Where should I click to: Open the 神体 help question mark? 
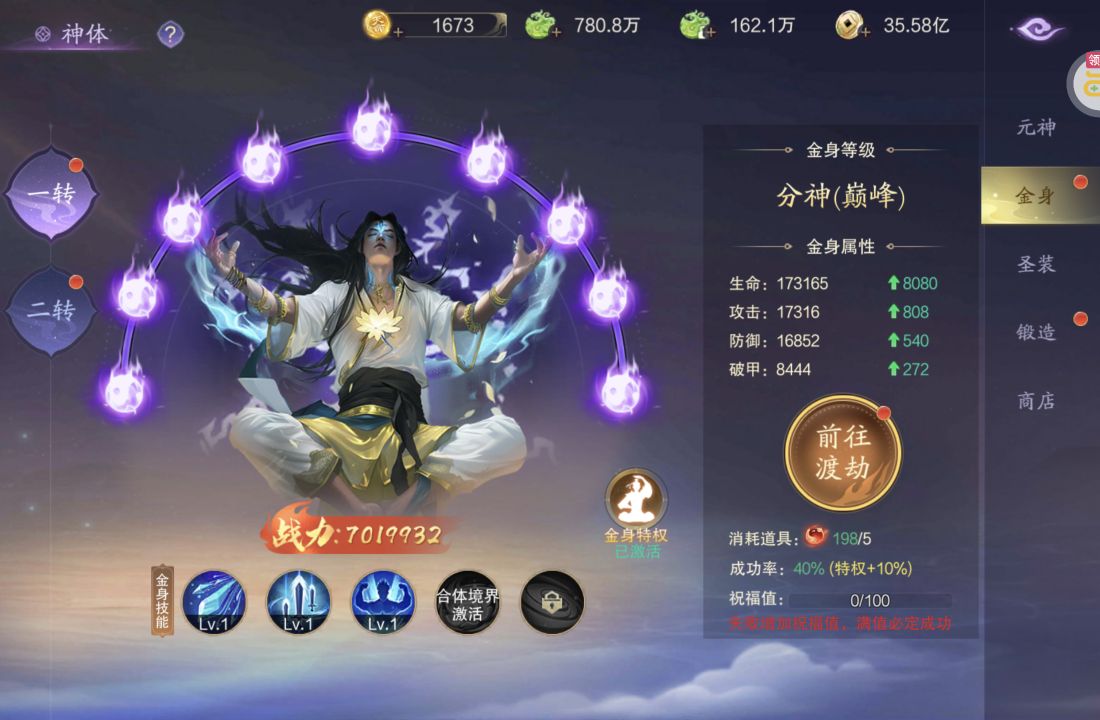(x=171, y=35)
